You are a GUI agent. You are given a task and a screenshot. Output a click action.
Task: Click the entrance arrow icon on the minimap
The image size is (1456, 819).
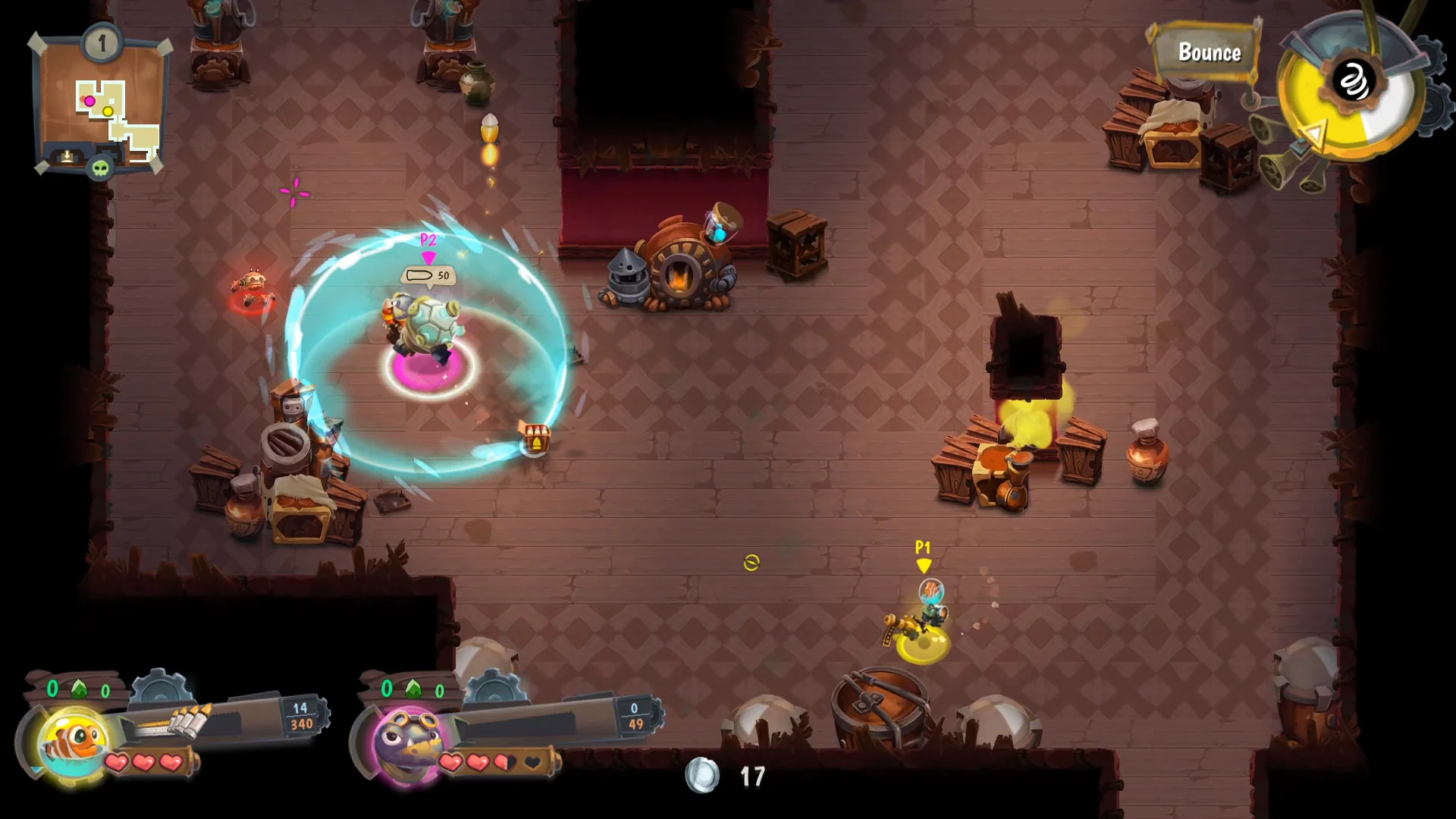point(67,155)
